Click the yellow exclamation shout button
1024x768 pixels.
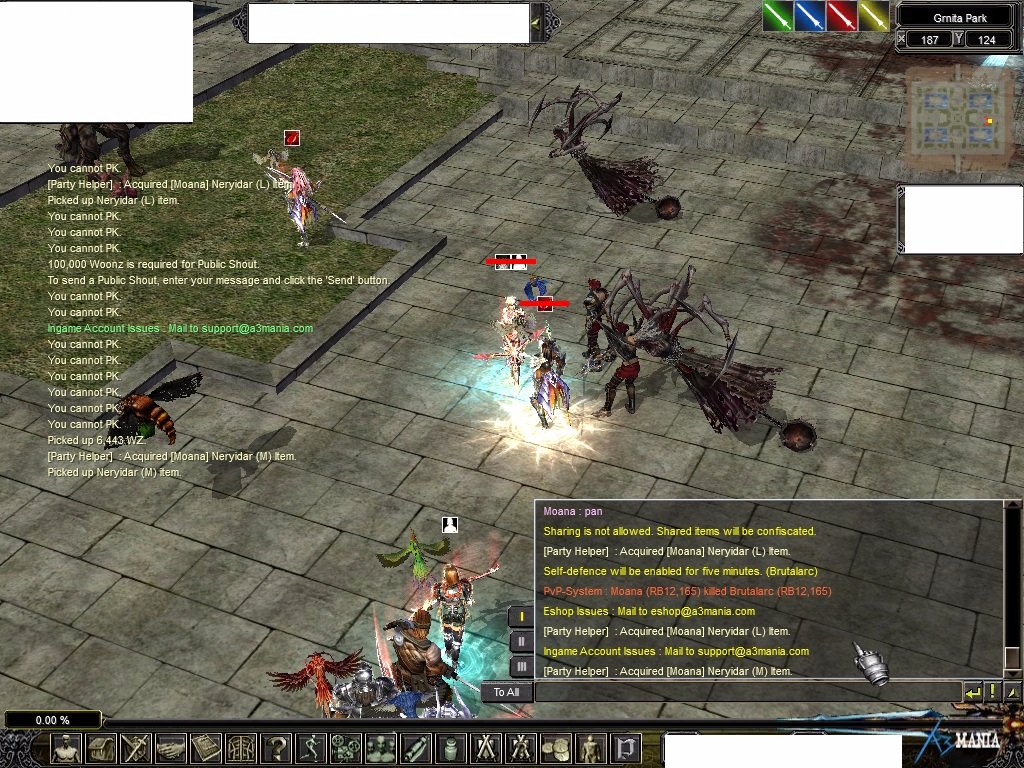[x=993, y=692]
